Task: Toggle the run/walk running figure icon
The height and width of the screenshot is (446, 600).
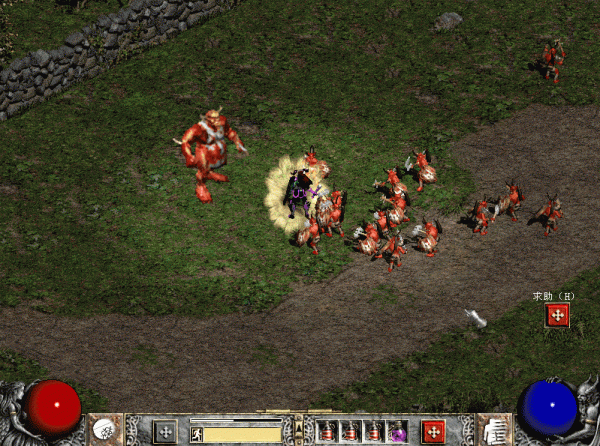Action: coord(198,433)
